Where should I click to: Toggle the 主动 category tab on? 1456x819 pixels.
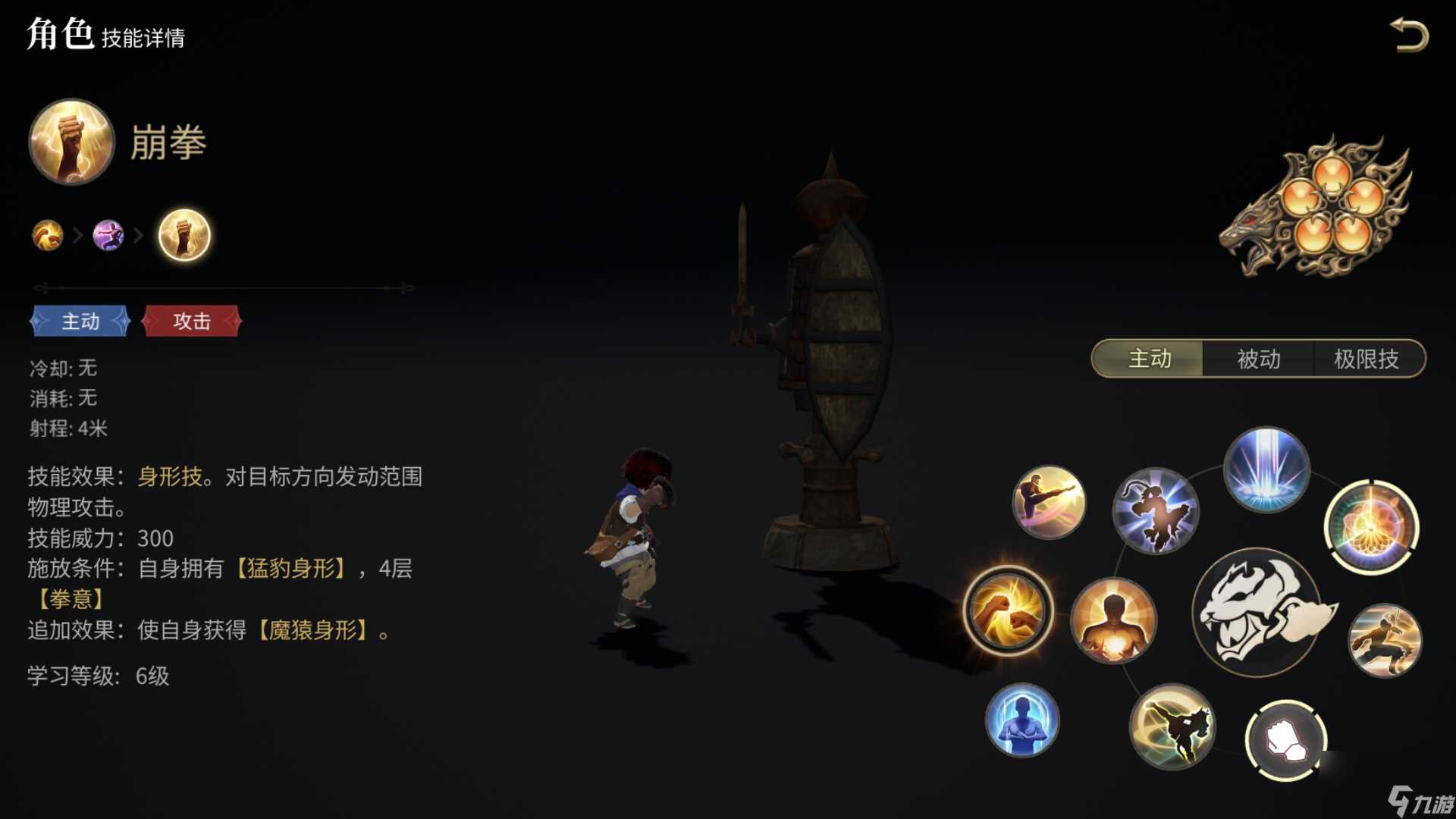pyautogui.click(x=1147, y=359)
